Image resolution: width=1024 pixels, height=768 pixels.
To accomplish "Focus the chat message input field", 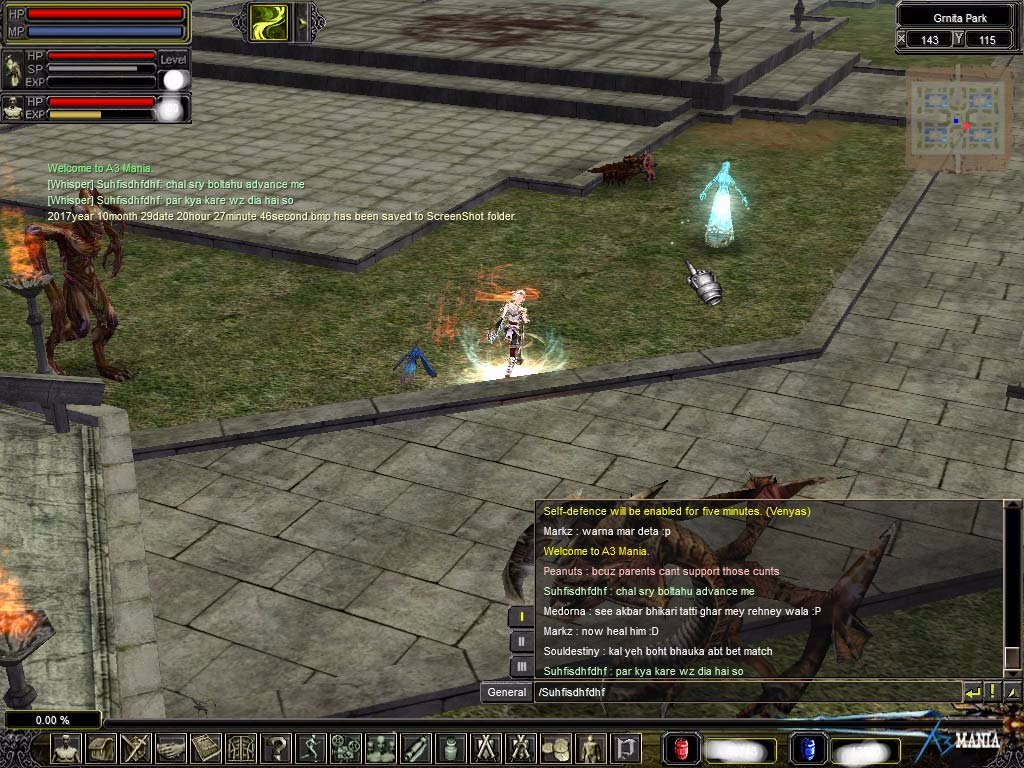I will (x=745, y=692).
